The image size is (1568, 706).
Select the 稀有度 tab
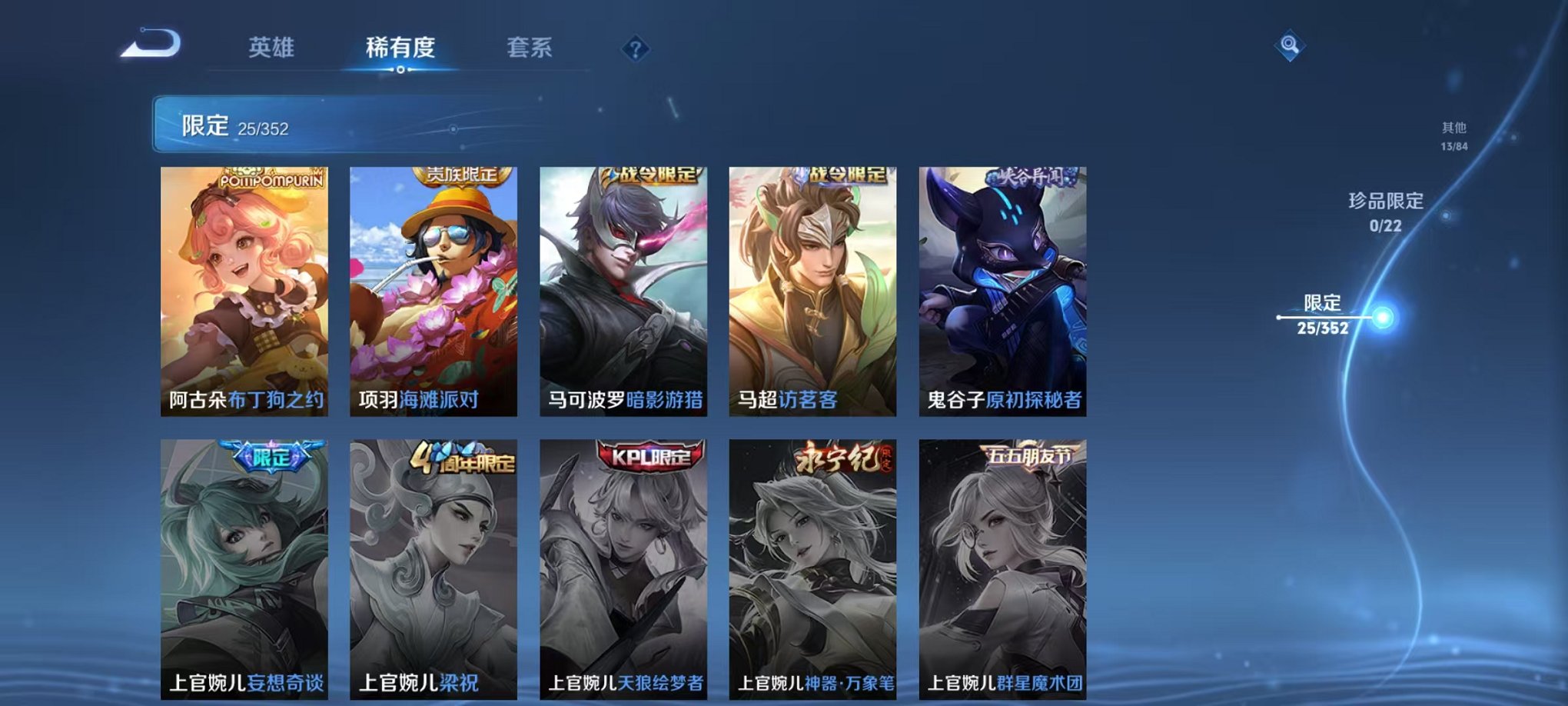coord(400,48)
